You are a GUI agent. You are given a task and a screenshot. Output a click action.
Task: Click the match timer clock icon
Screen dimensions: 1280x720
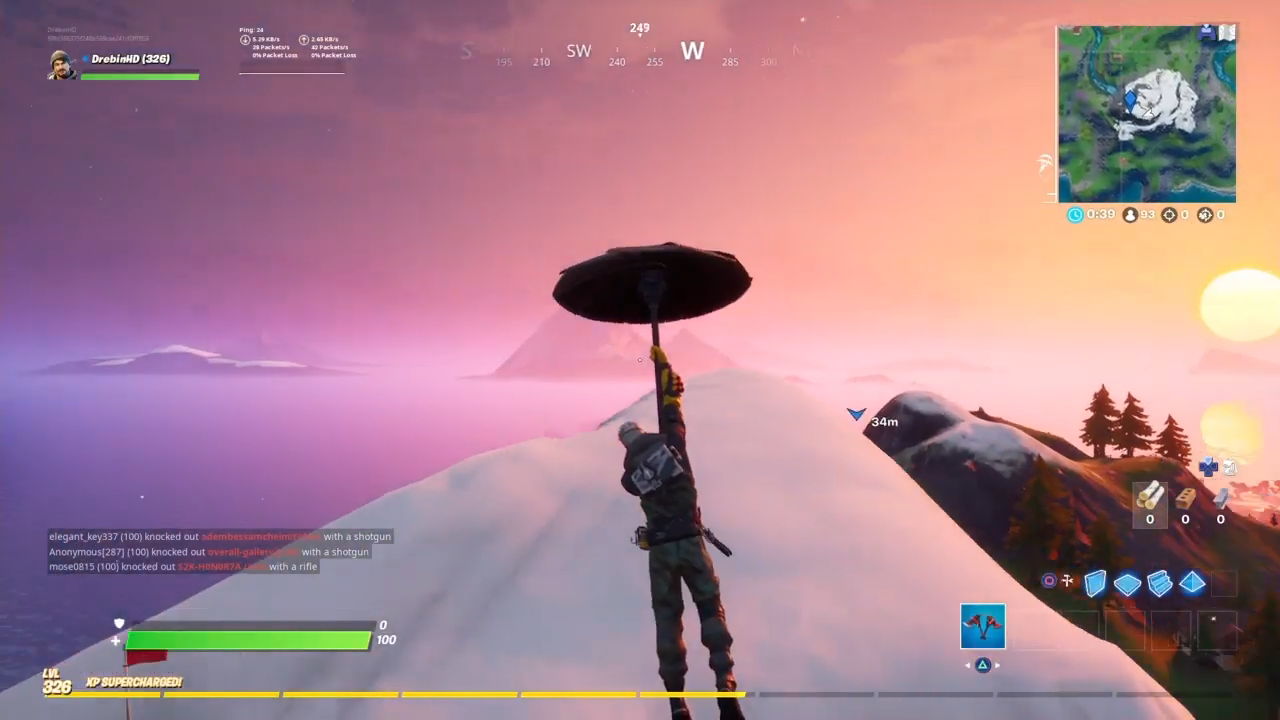point(1075,214)
